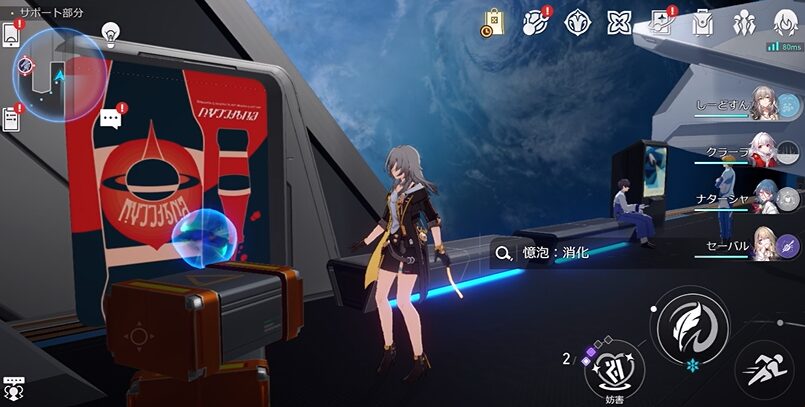Open the bottom-left chat expand icon
805x407 pixels.
pos(13,385)
